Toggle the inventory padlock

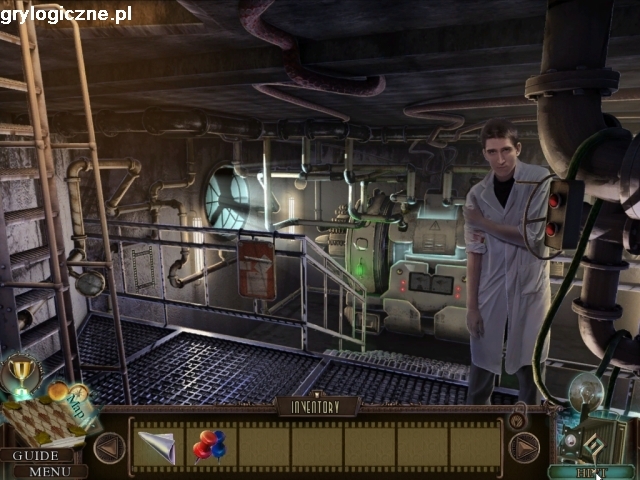(x=517, y=412)
